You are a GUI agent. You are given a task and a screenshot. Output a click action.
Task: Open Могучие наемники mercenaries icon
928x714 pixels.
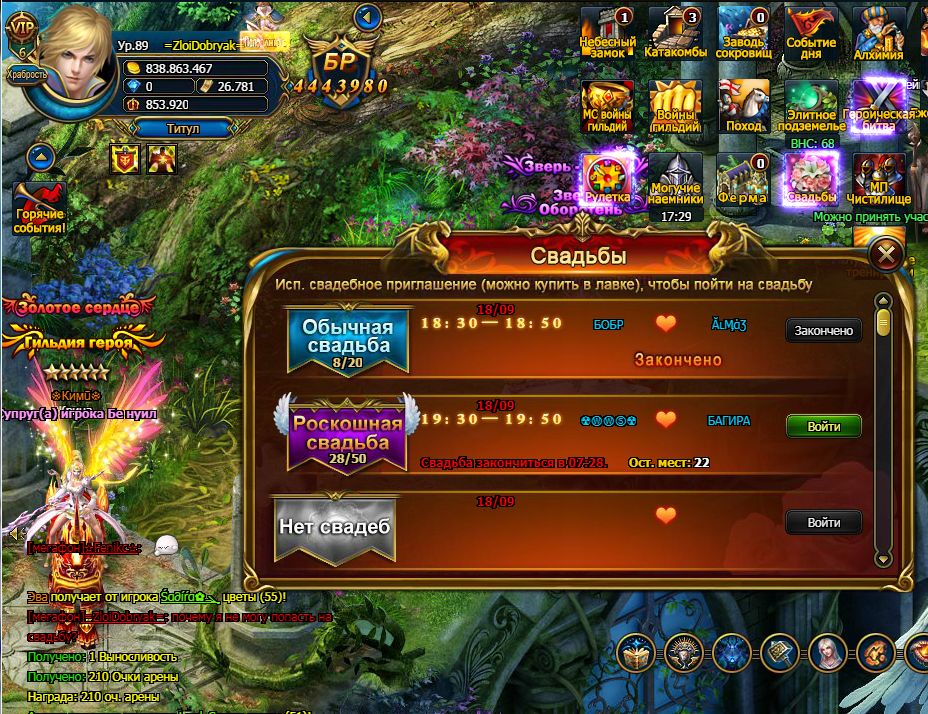tap(676, 180)
